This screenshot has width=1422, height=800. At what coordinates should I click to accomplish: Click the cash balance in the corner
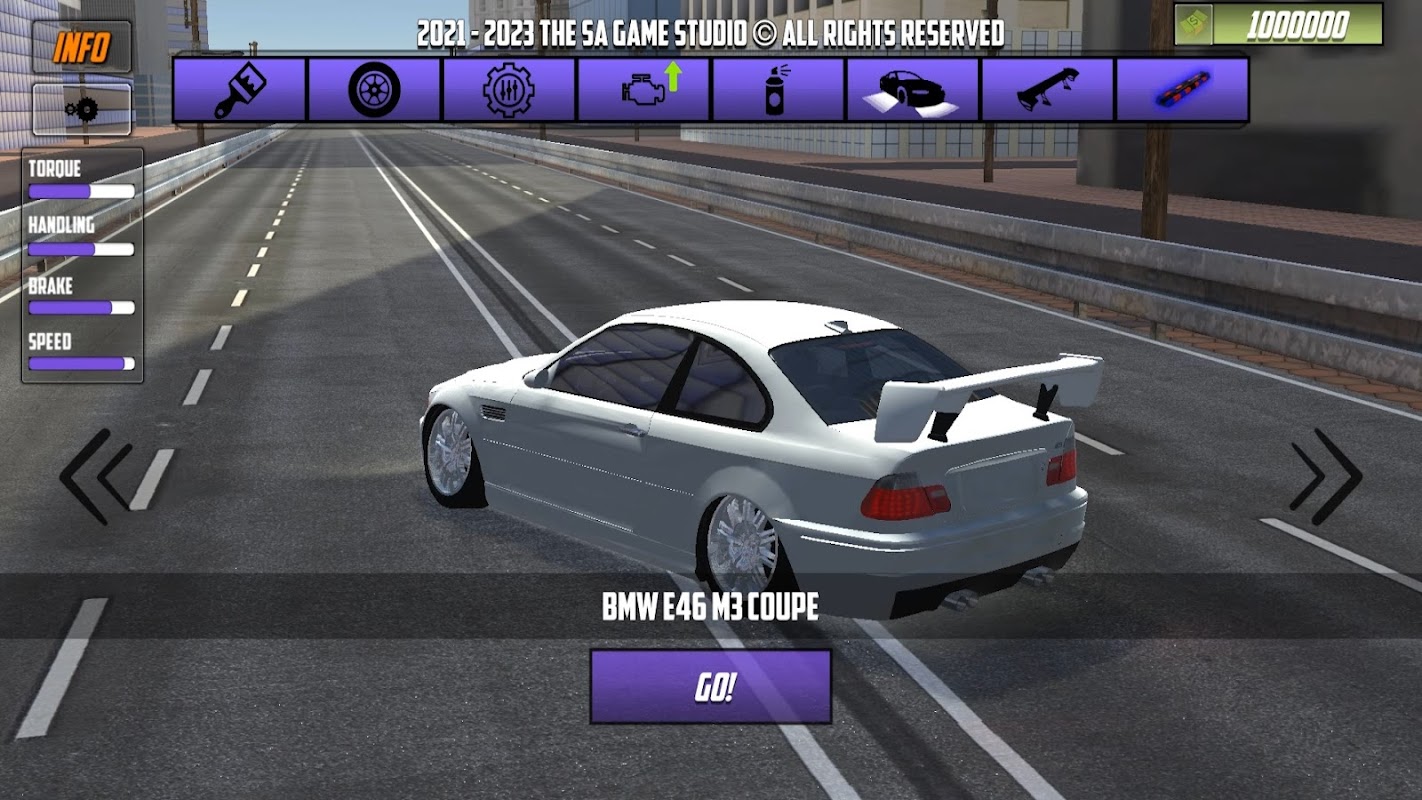tap(1279, 26)
